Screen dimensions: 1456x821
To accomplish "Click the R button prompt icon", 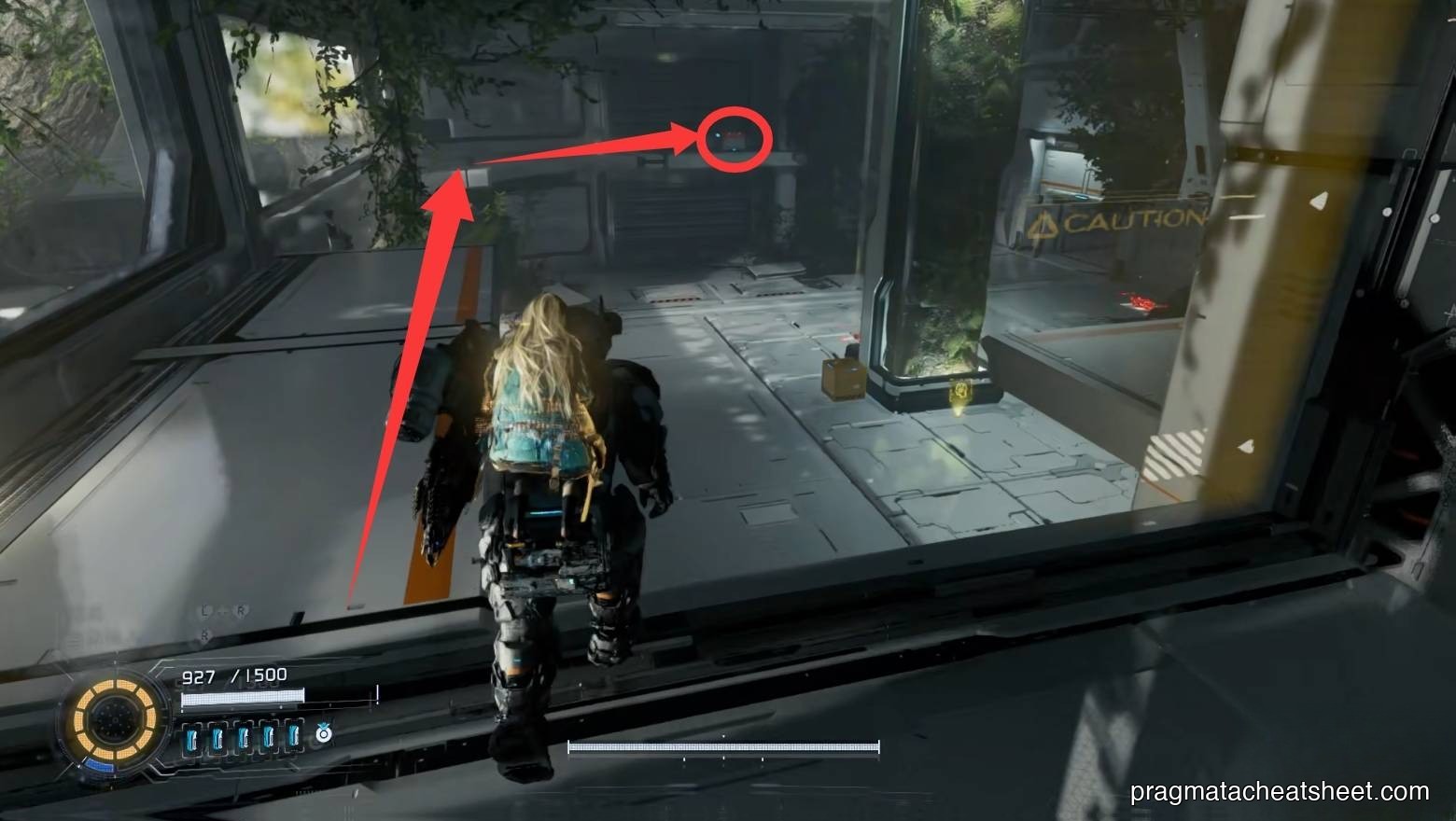I will click(x=241, y=609).
